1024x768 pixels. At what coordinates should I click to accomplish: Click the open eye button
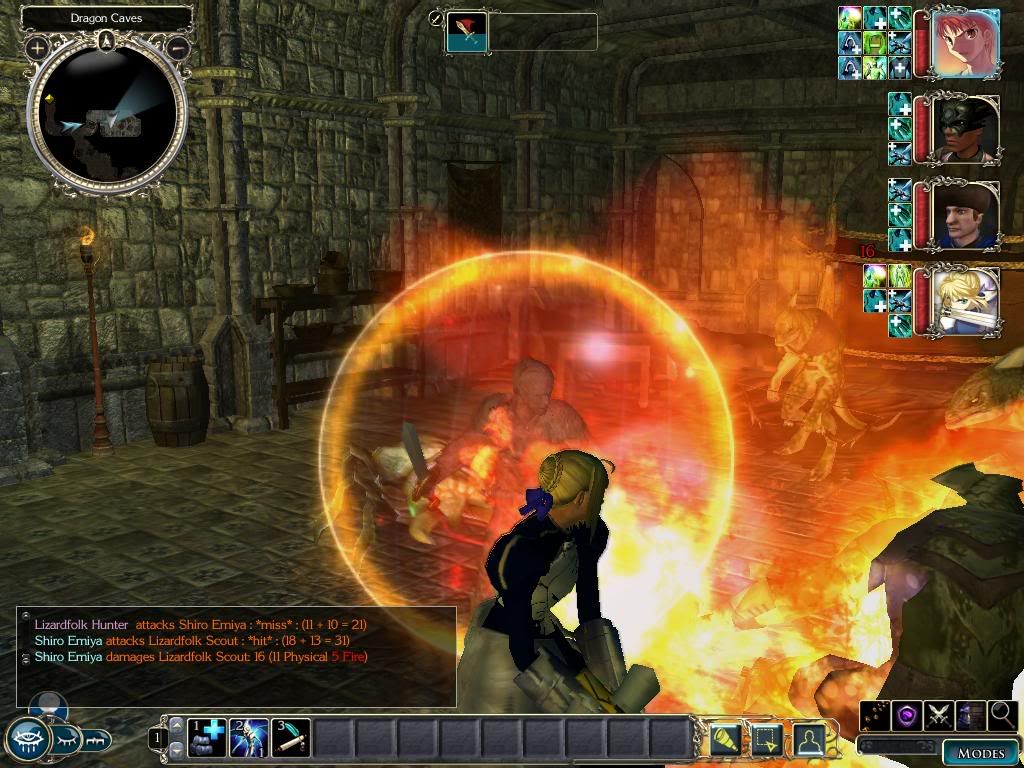(x=27, y=739)
